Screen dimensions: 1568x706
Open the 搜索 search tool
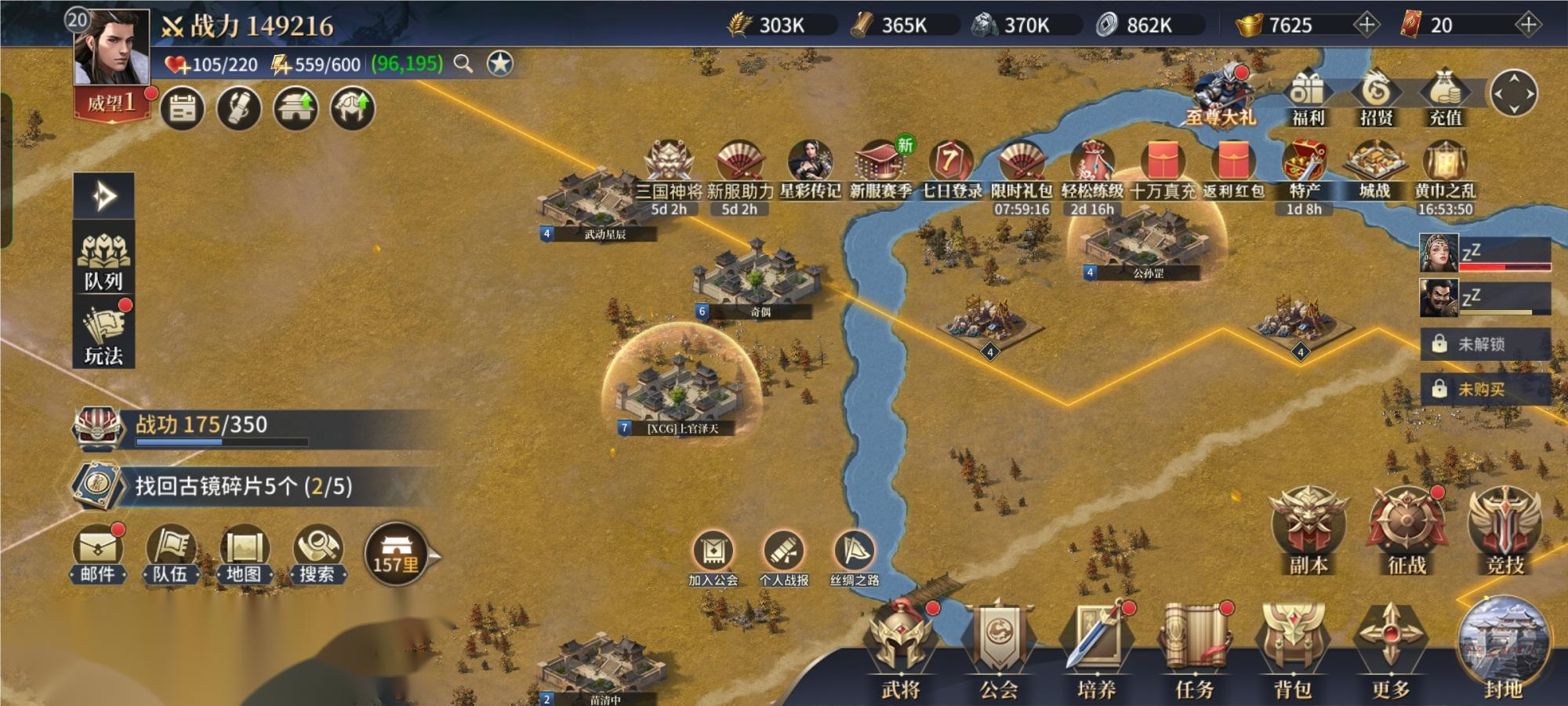pyautogui.click(x=317, y=554)
